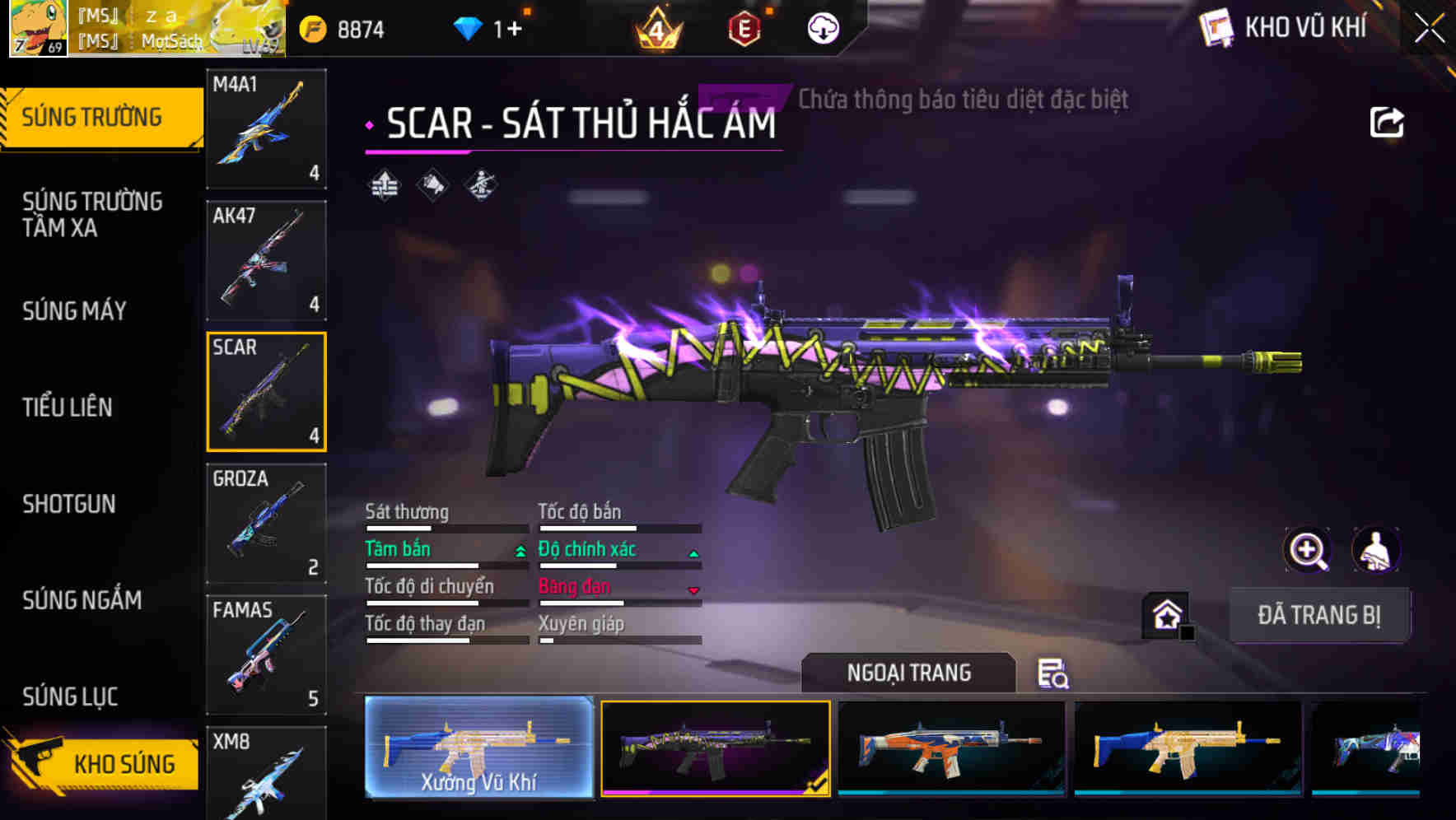Click the green up arrow beside Tầm bắn
Image resolution: width=1456 pixels, height=820 pixels.
520,550
